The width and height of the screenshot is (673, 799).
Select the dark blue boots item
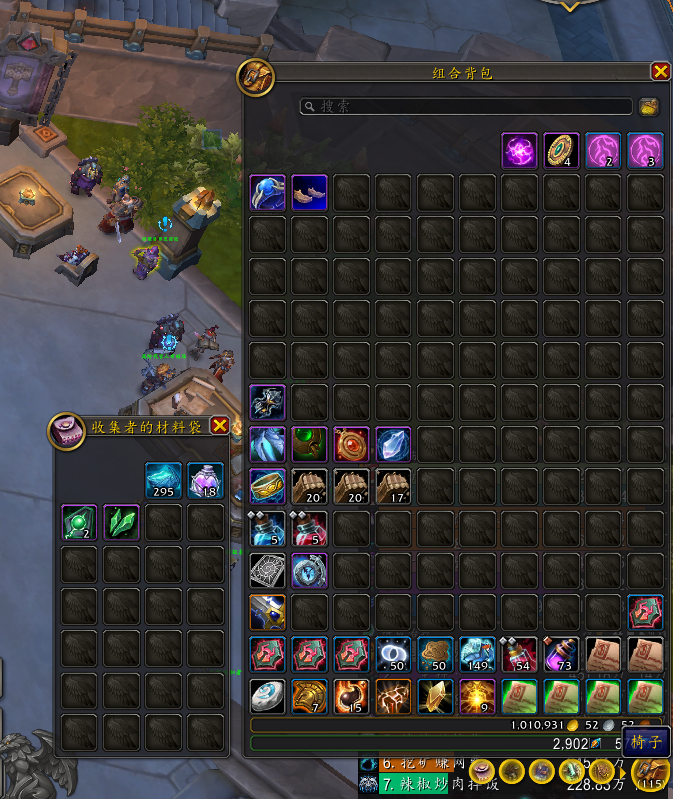309,193
